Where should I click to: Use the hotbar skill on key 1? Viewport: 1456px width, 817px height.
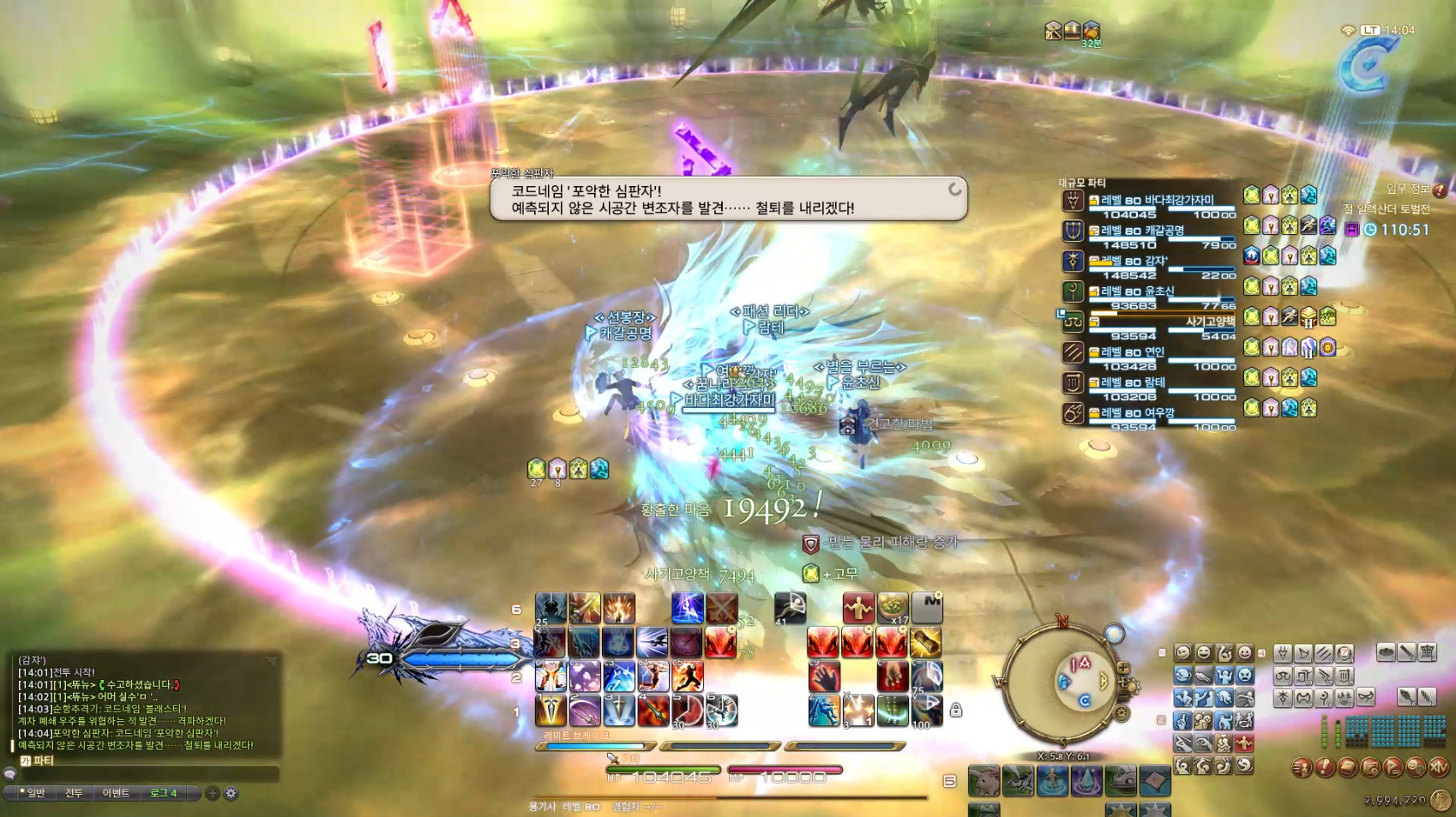[x=551, y=711]
